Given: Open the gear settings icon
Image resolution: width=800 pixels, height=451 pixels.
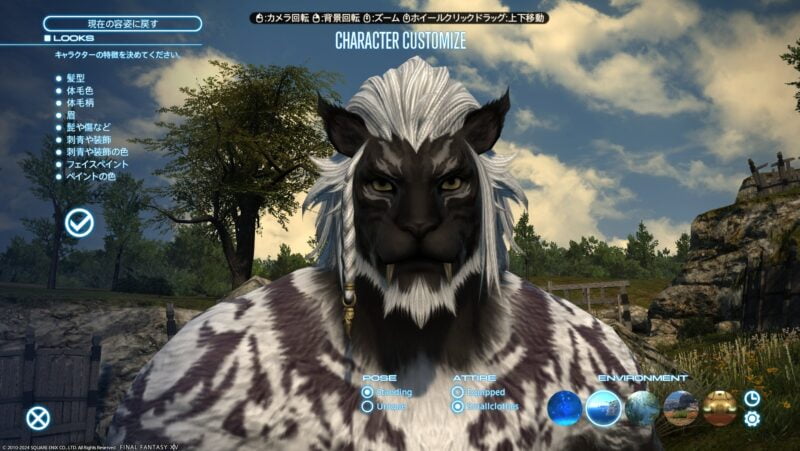Looking at the screenshot, I should point(752,419).
